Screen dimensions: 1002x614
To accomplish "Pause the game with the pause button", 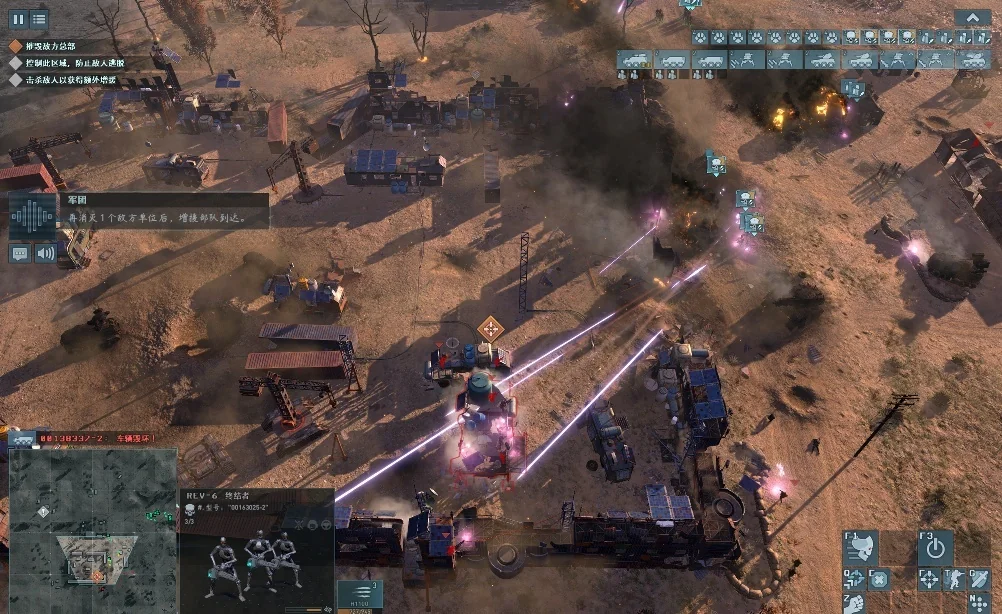I will click(17, 18).
